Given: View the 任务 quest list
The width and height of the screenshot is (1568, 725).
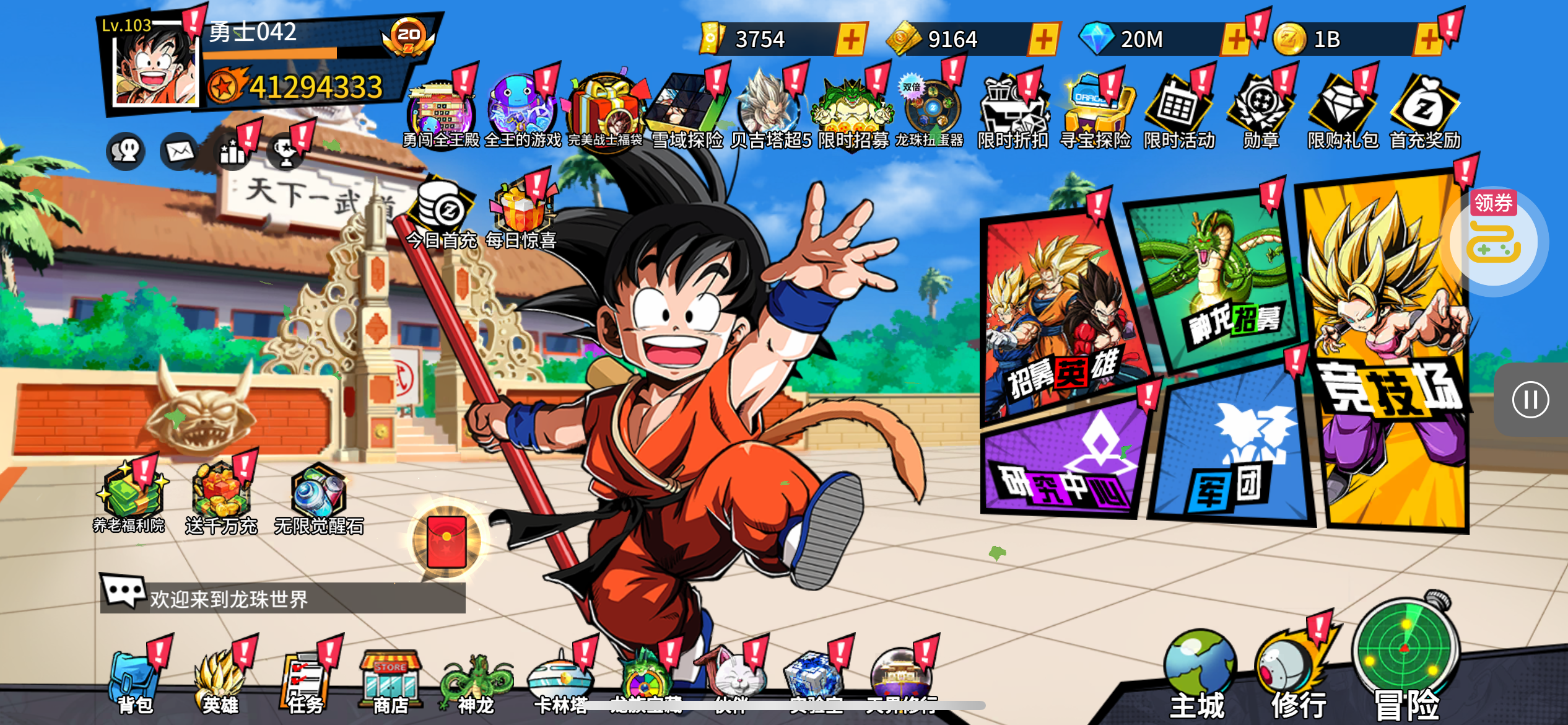Looking at the screenshot, I should click(x=305, y=682).
